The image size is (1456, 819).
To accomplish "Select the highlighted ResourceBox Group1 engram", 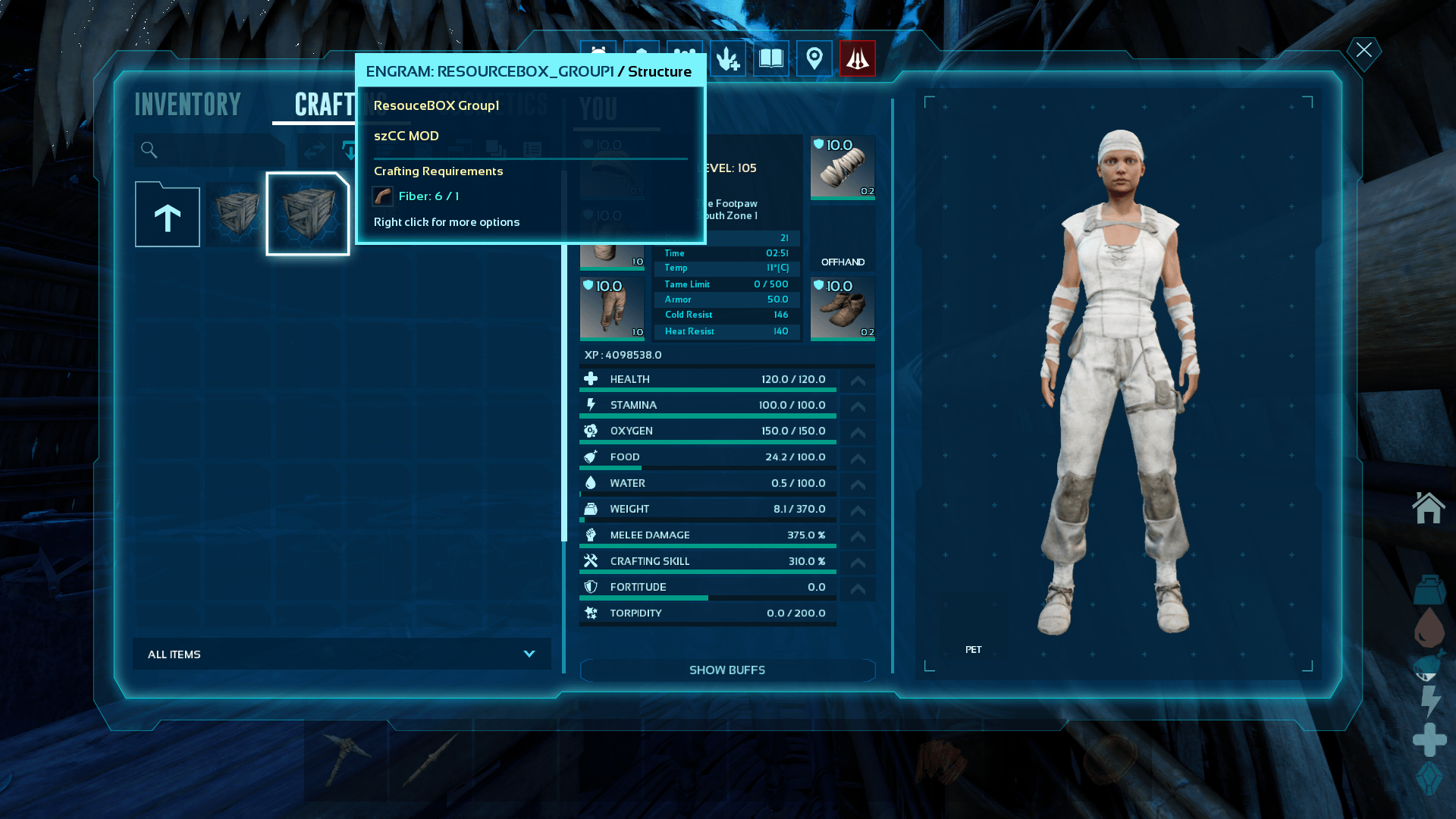I will (x=307, y=214).
